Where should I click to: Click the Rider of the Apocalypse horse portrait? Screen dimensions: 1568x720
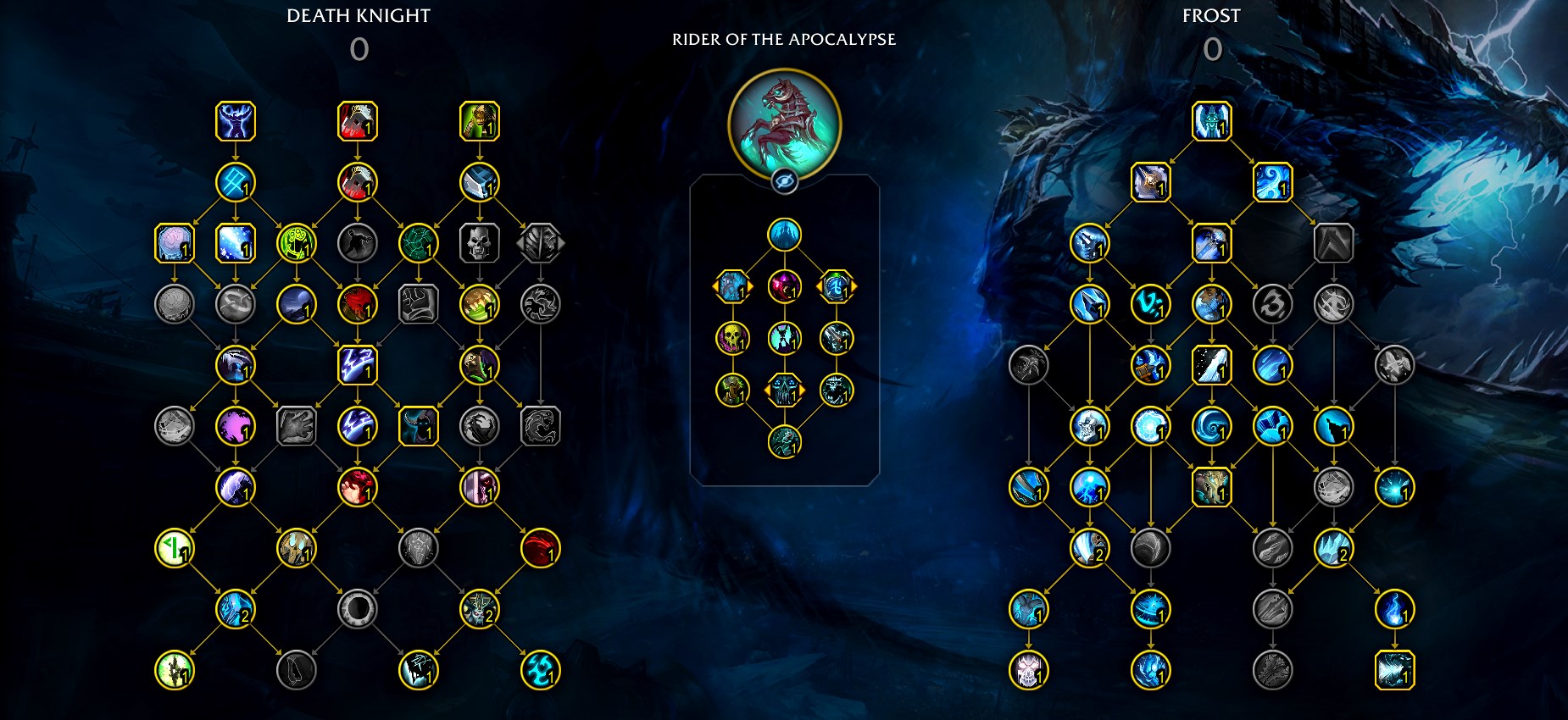click(784, 125)
